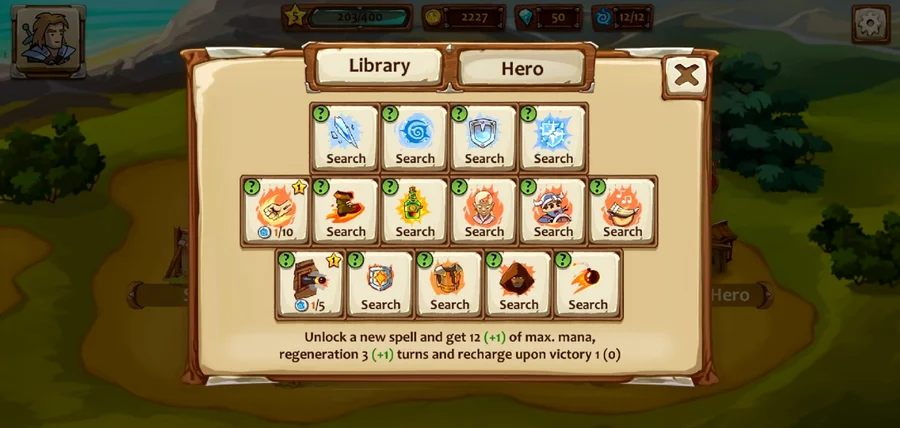Open the gear settings button
Viewport: 900px width, 428px height.
click(870, 23)
